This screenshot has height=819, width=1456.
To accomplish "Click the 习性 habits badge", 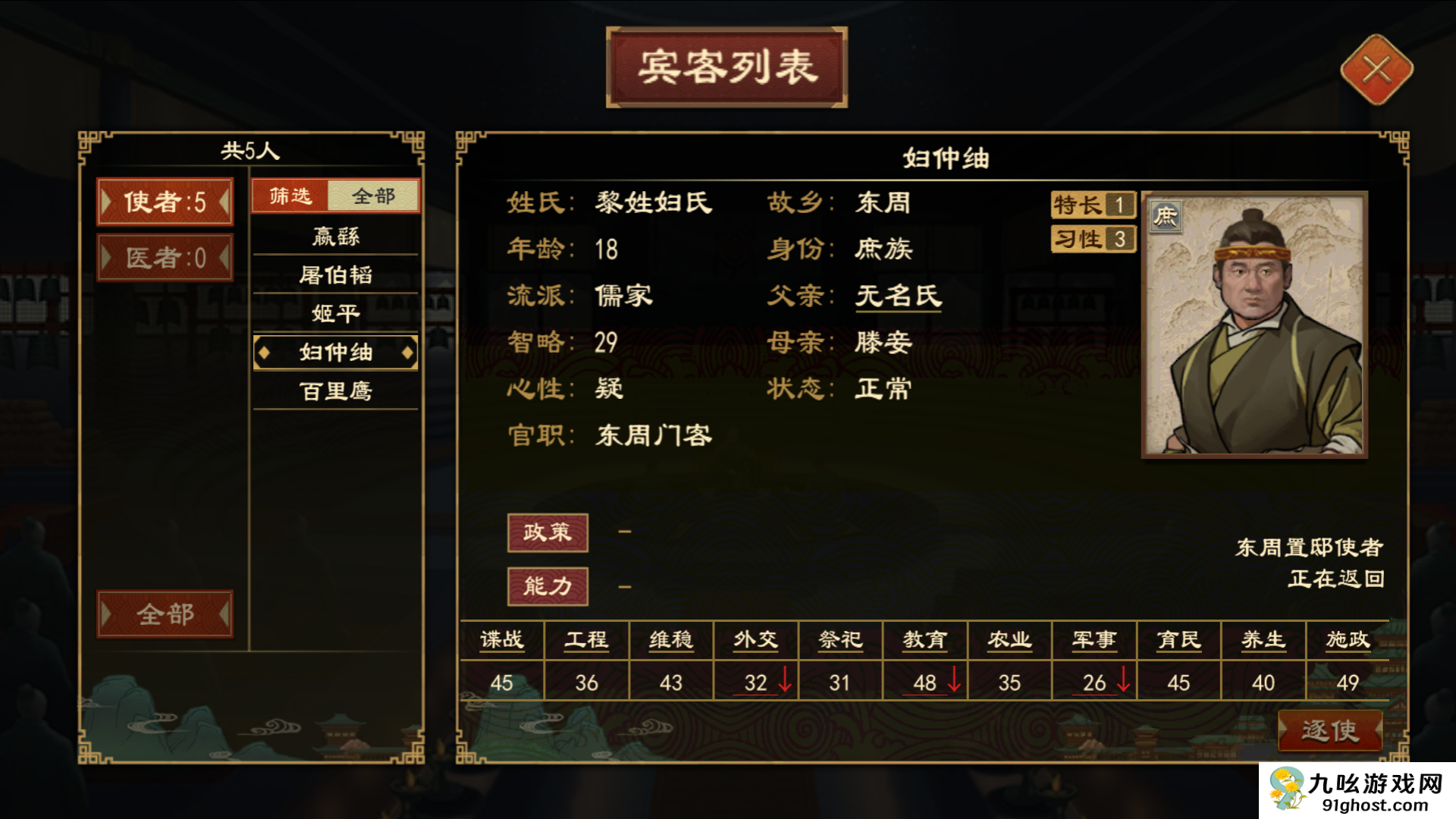I will tap(1092, 240).
